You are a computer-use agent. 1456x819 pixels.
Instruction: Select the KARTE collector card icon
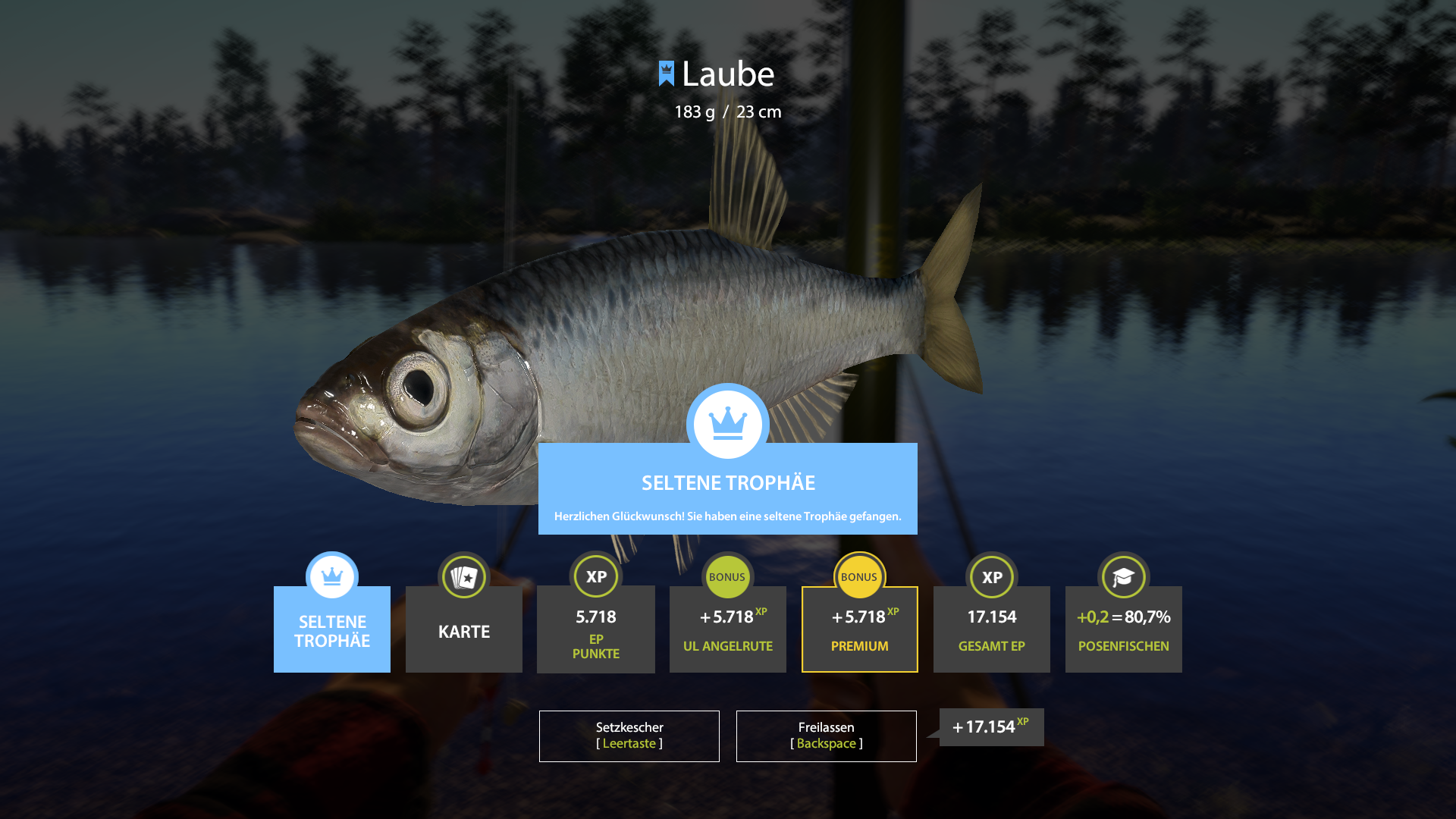click(463, 577)
